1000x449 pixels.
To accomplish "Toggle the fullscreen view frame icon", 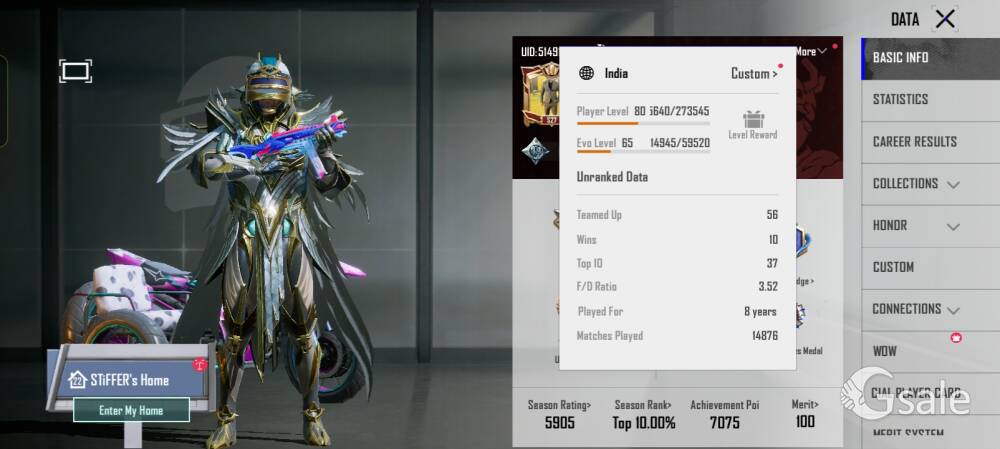I will [75, 70].
